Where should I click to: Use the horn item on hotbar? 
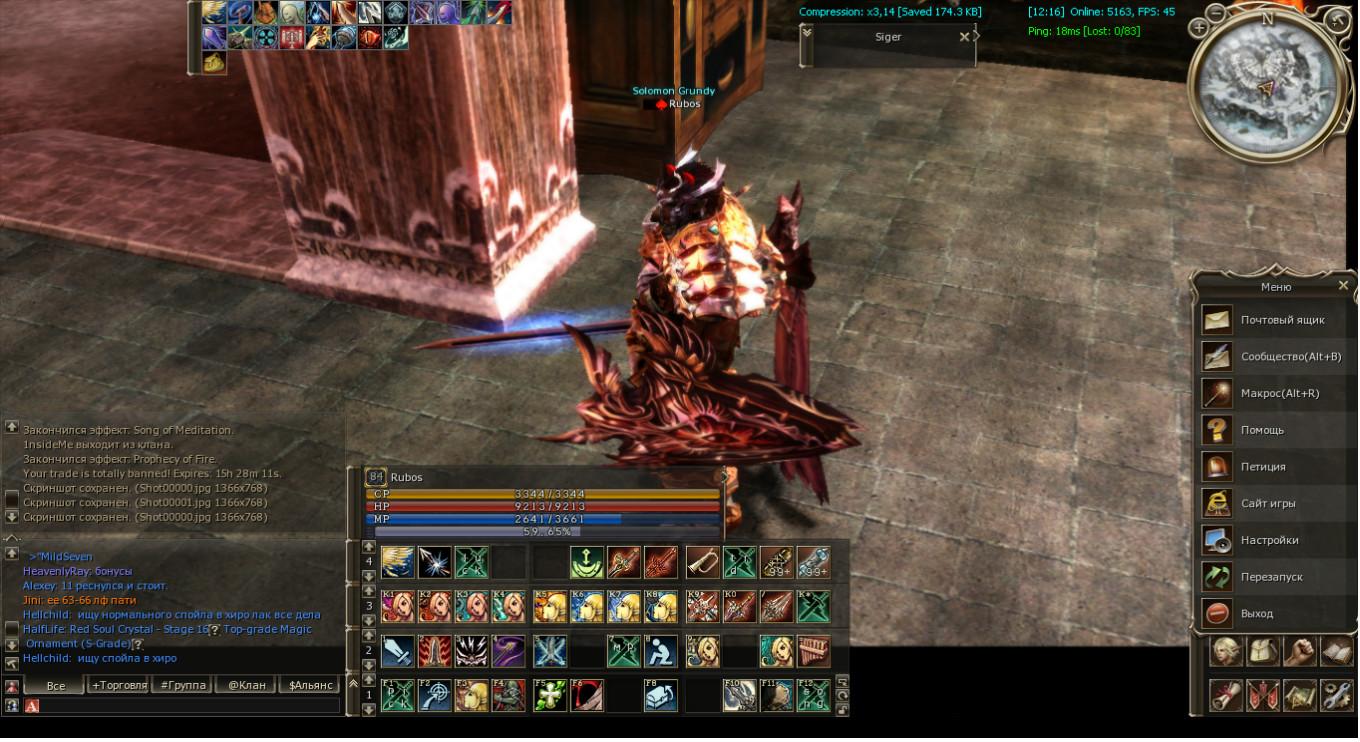point(702,562)
